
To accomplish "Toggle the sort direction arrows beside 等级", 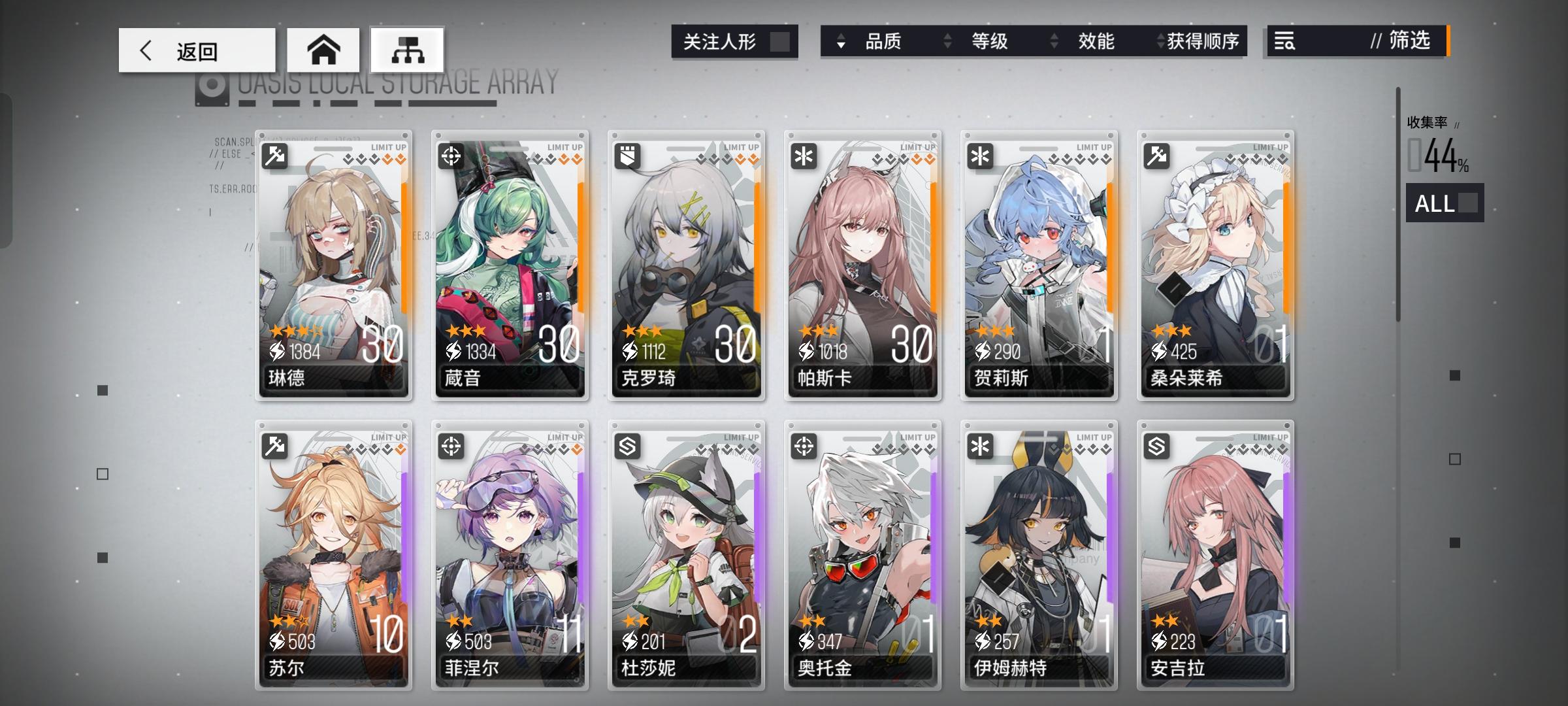I will [x=948, y=41].
